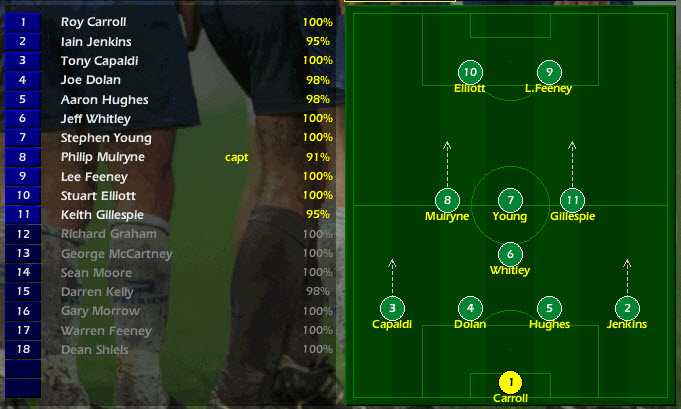Image resolution: width=681 pixels, height=409 pixels.
Task: Select the number 11 Gillespie pitch marker
Action: 571,200
